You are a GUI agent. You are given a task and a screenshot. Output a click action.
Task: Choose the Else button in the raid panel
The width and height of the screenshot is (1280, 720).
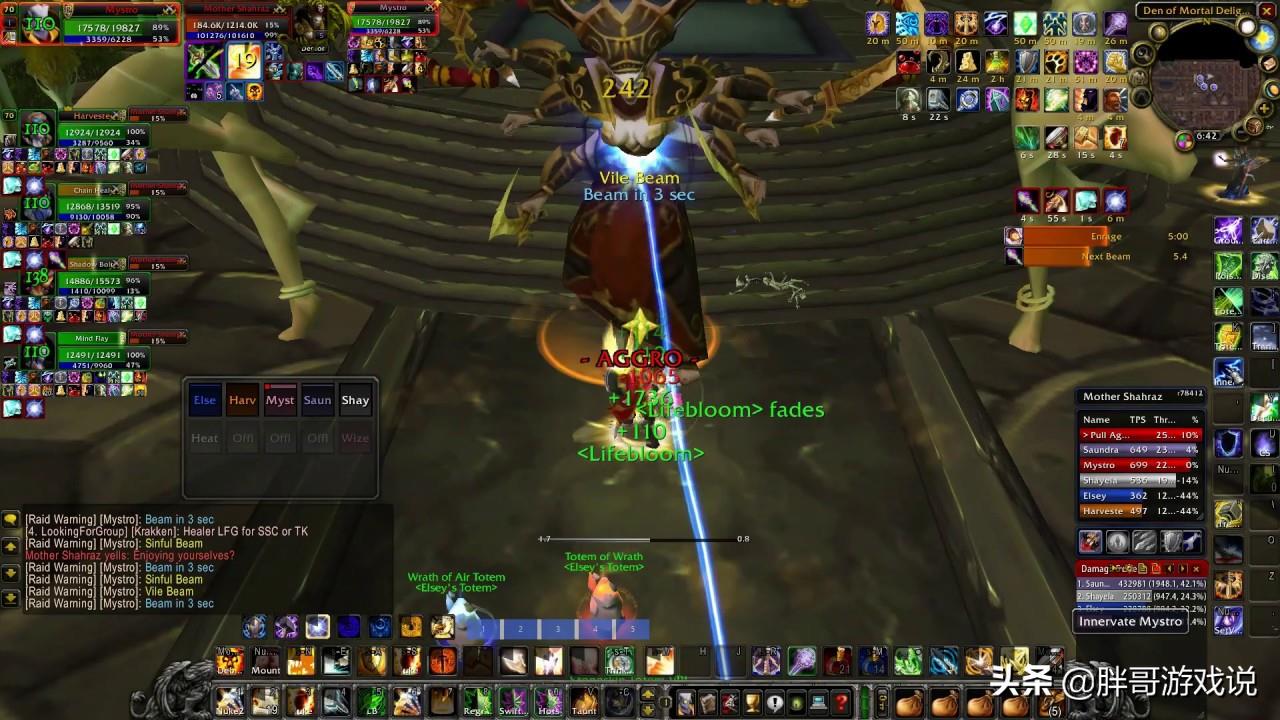(x=205, y=400)
